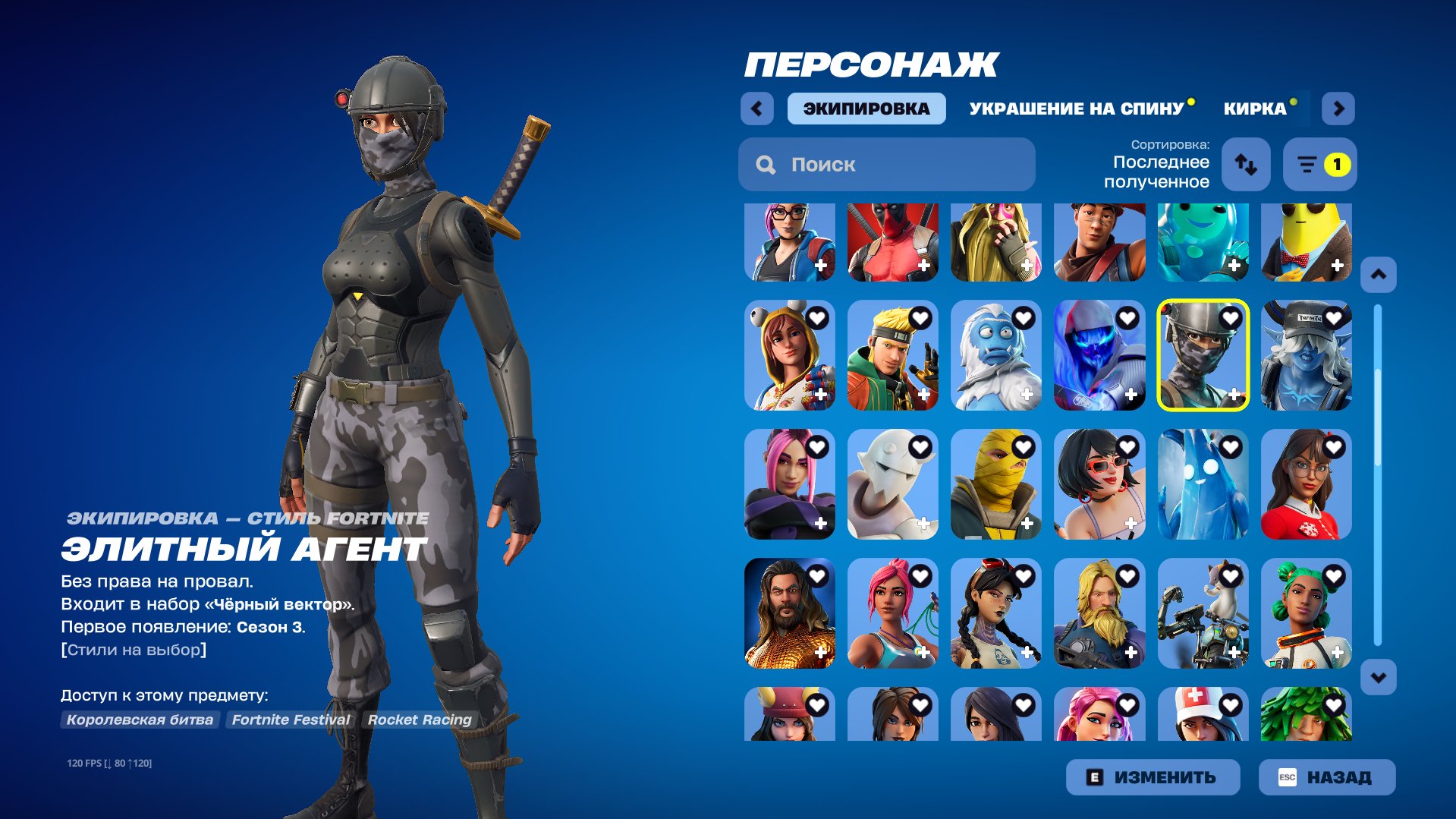
Task: Open the sort order icon
Action: (x=1245, y=165)
